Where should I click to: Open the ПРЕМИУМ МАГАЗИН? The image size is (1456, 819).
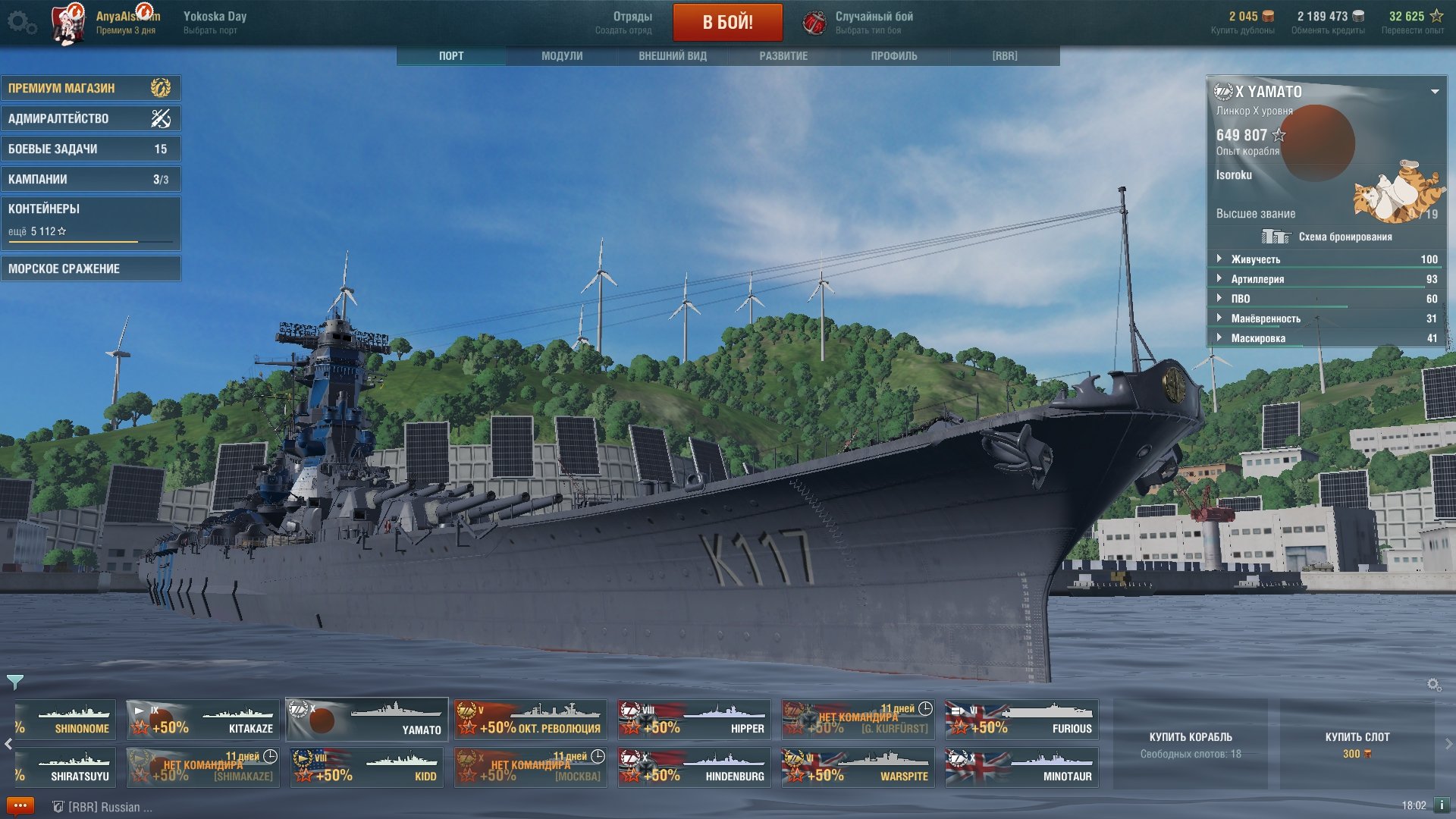[x=90, y=88]
